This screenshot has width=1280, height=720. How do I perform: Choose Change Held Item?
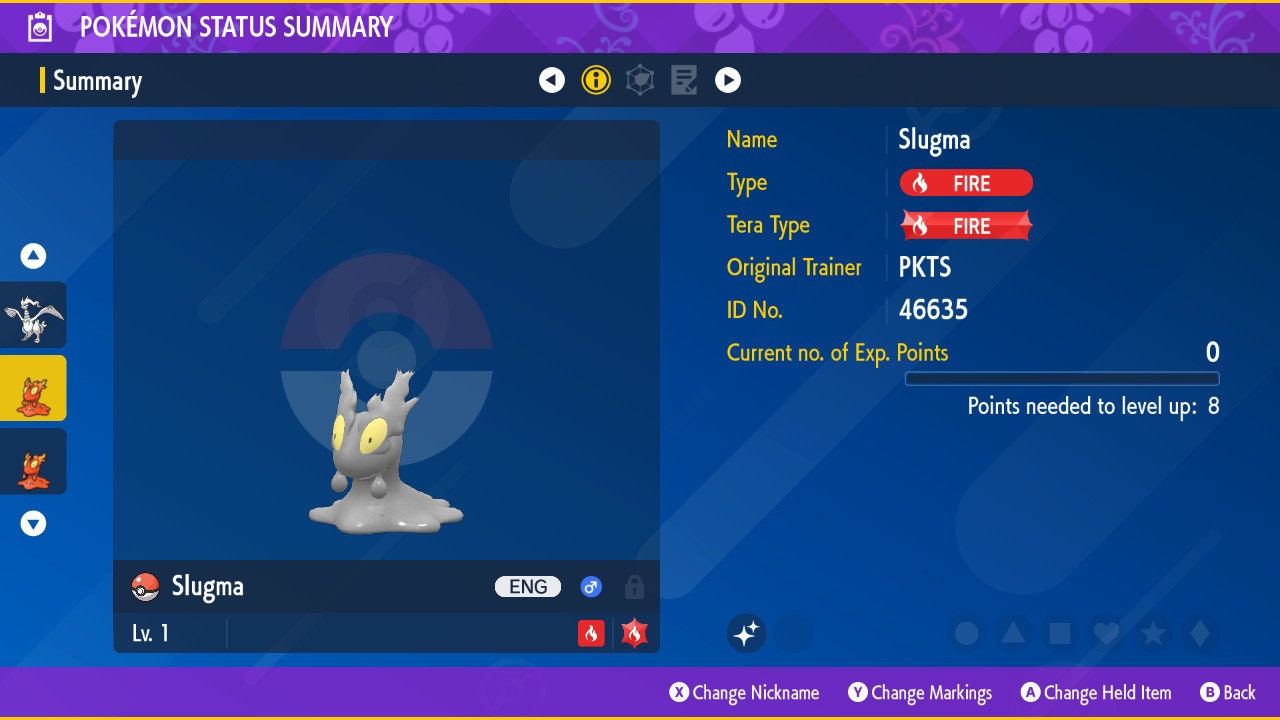coord(1096,693)
